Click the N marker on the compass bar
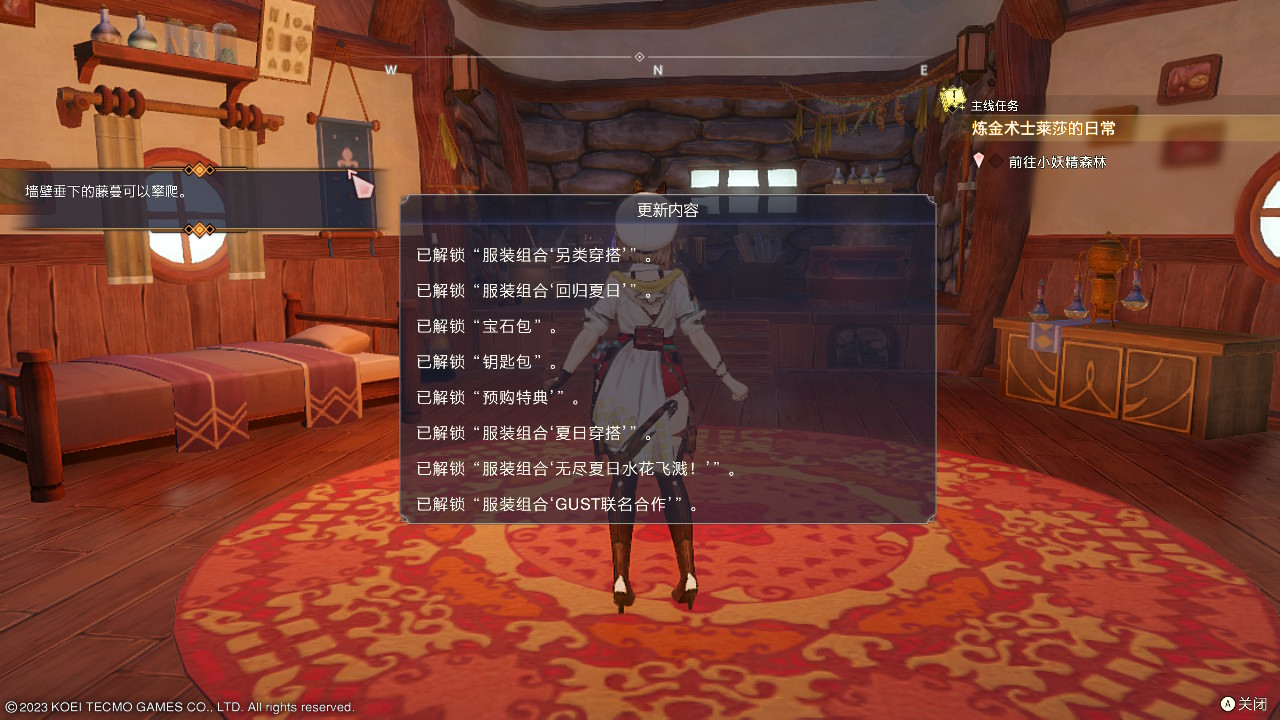 tap(657, 71)
